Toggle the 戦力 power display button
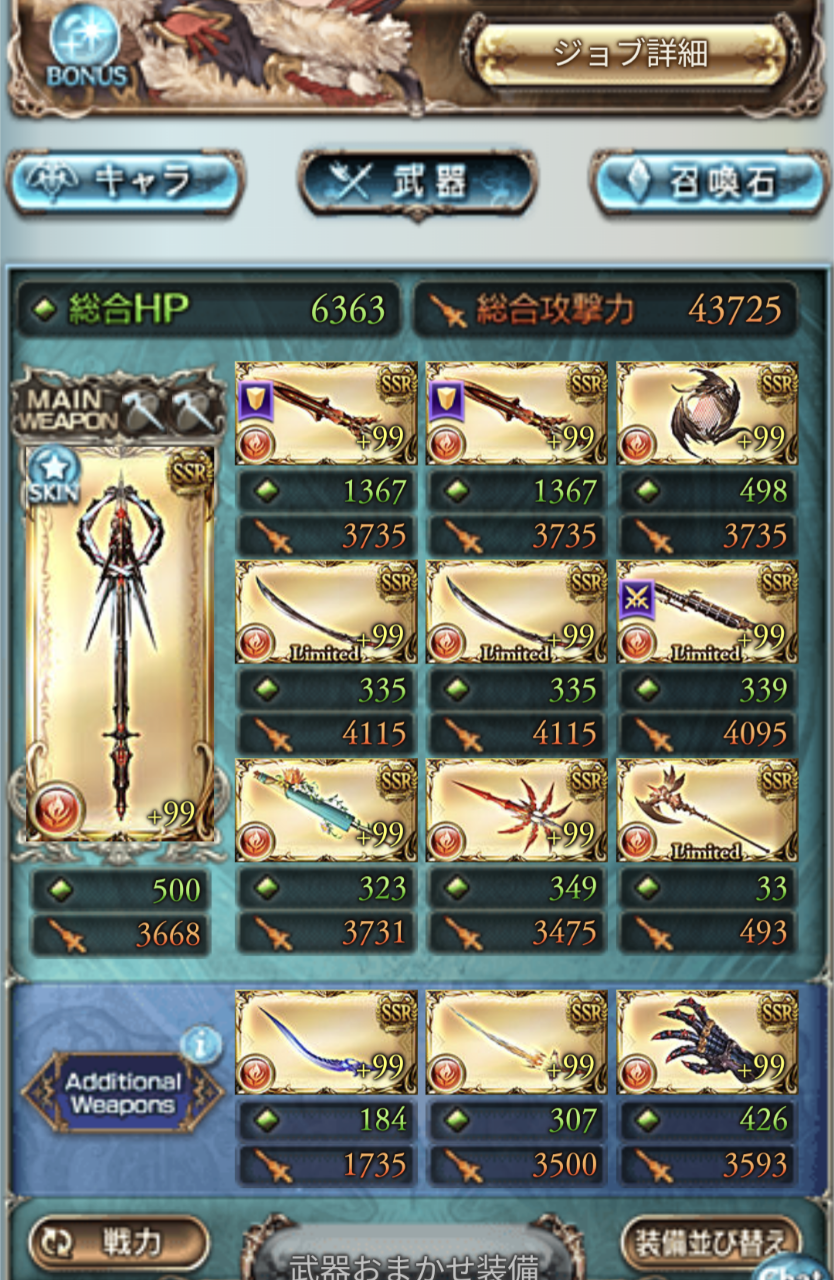 click(x=119, y=1242)
